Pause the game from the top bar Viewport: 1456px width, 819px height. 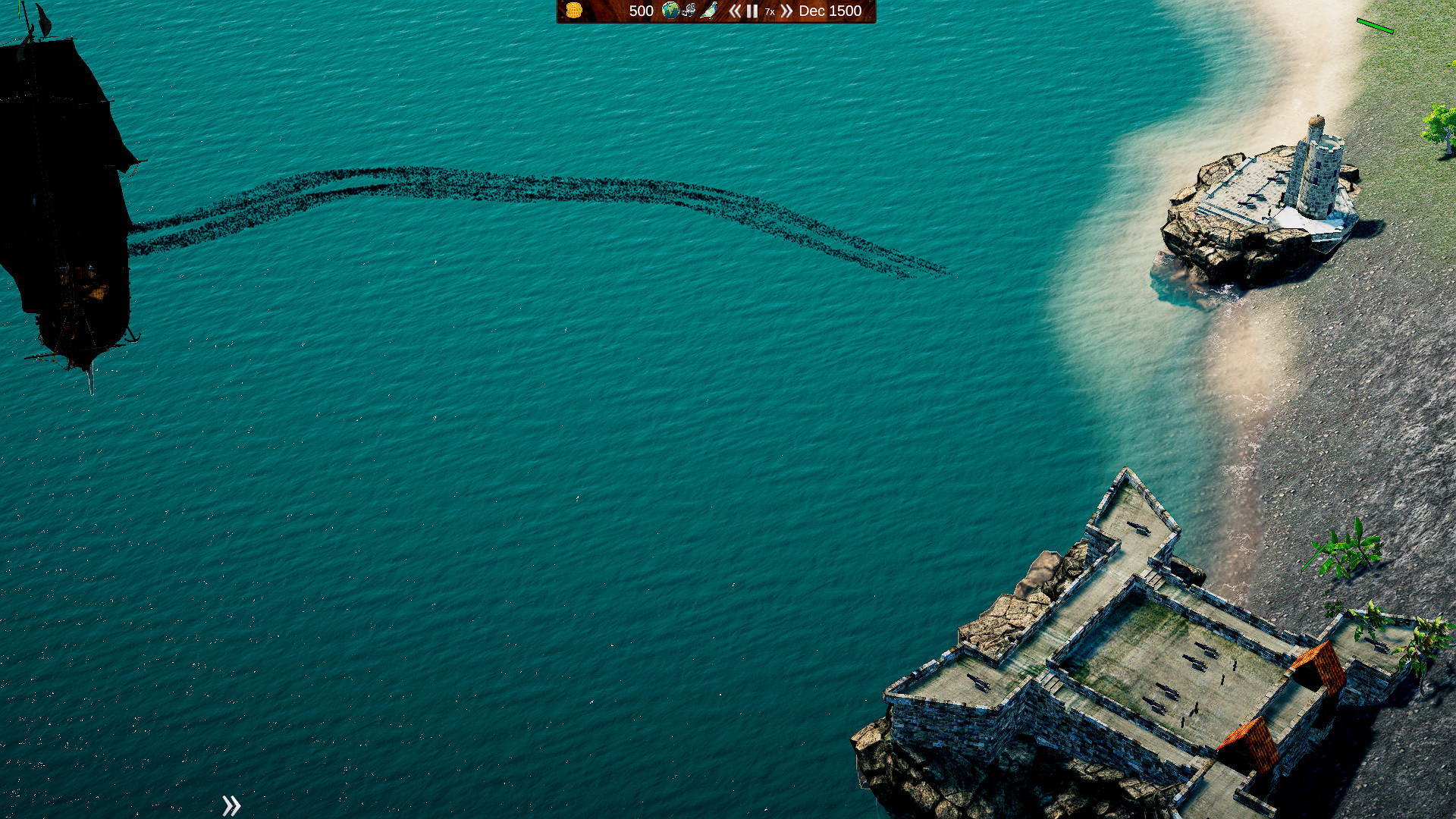point(752,11)
